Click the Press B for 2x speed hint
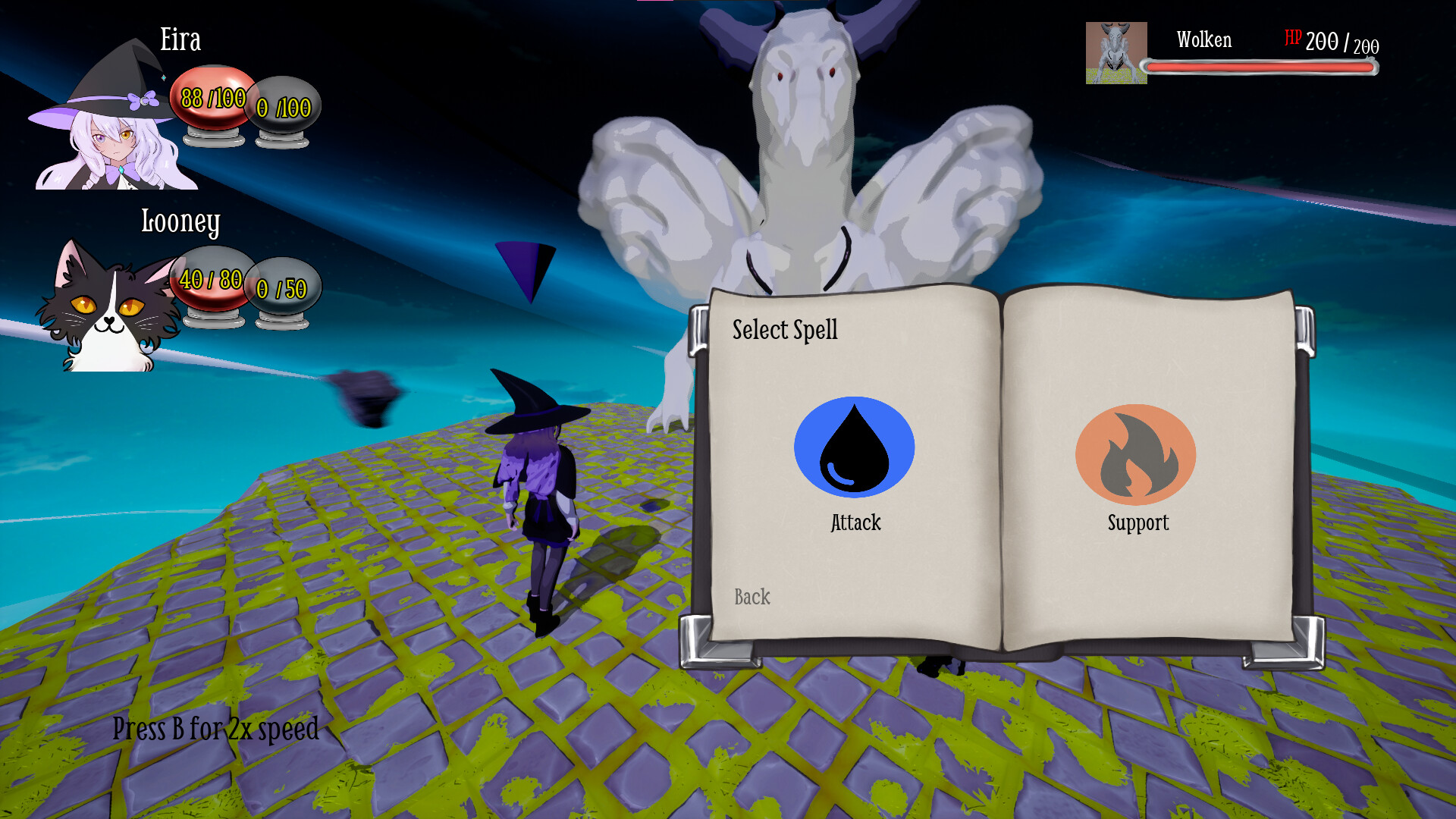 (215, 730)
